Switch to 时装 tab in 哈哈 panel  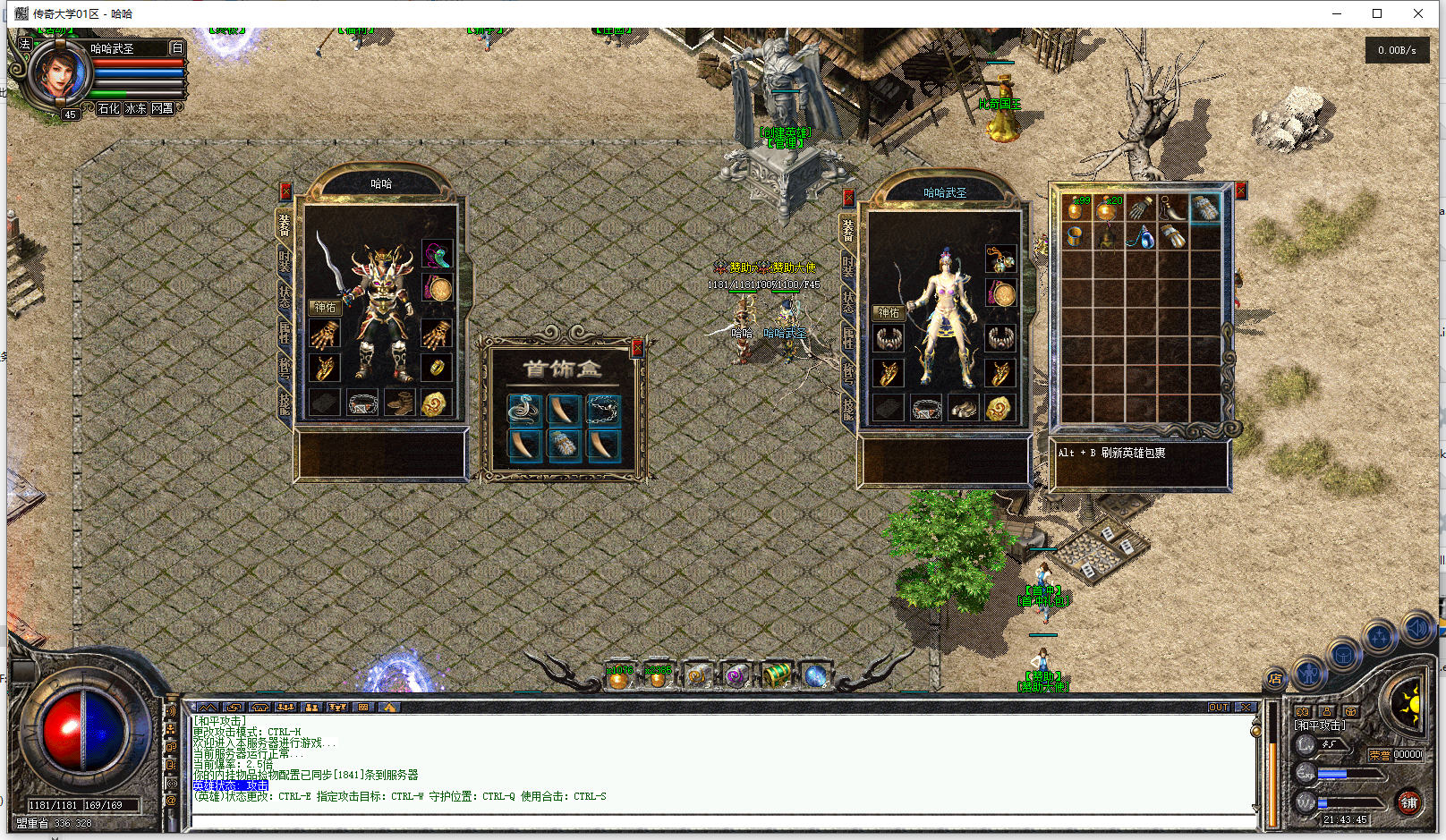point(285,260)
